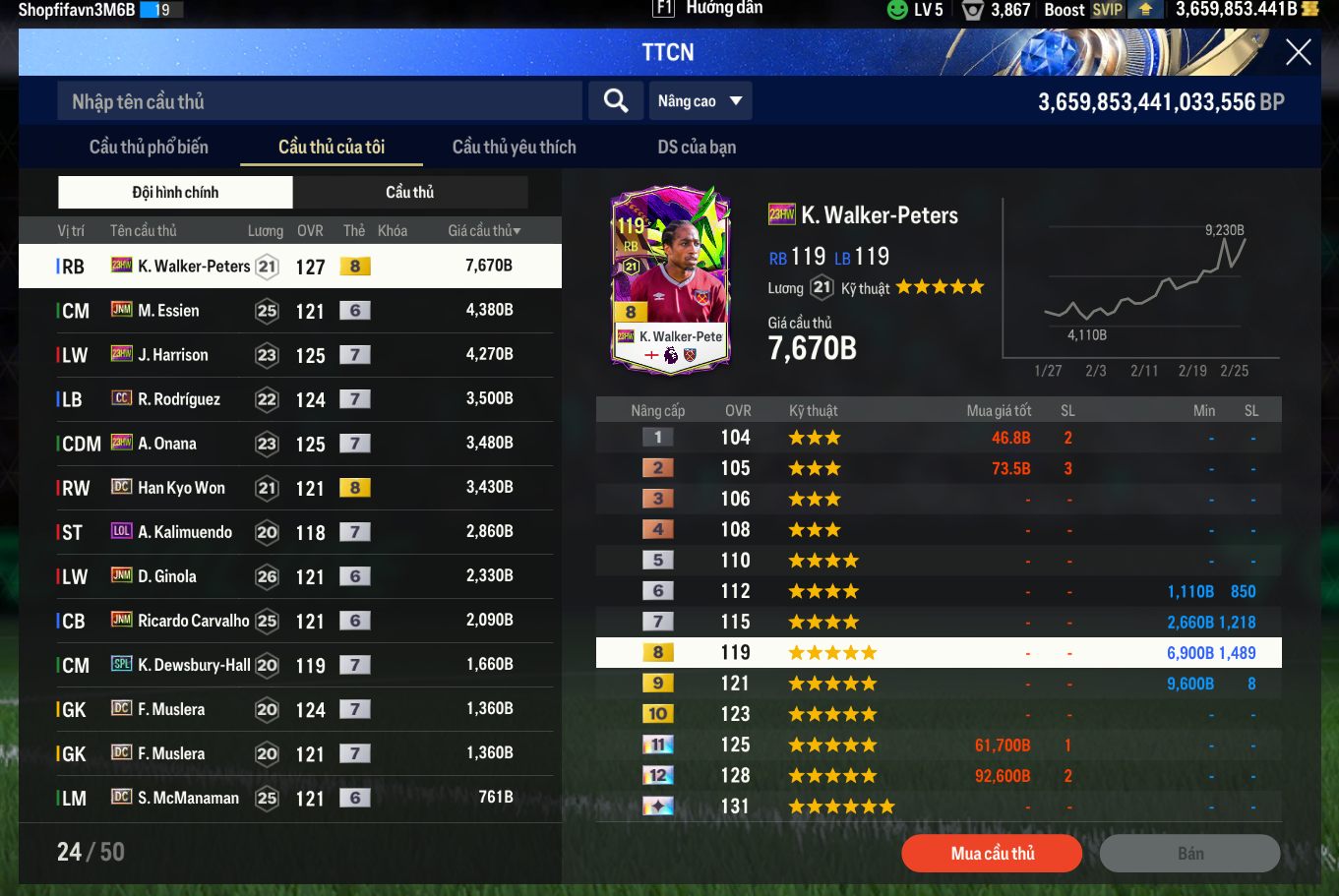Open the Nâng cao dropdown
Screen dimensions: 1339x896
700,101
